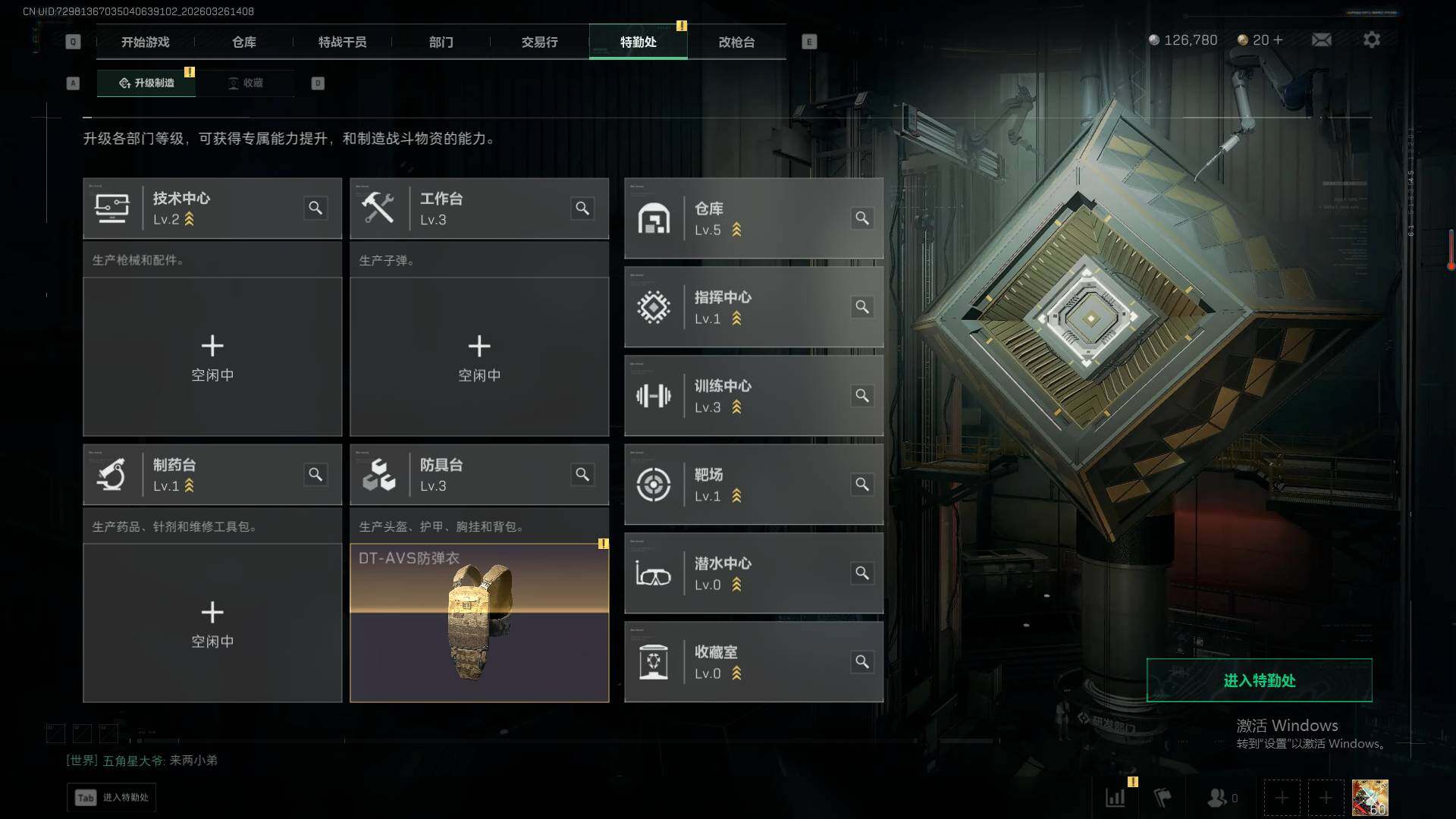
Task: Open the 开始游戏 tab
Action: pos(145,42)
